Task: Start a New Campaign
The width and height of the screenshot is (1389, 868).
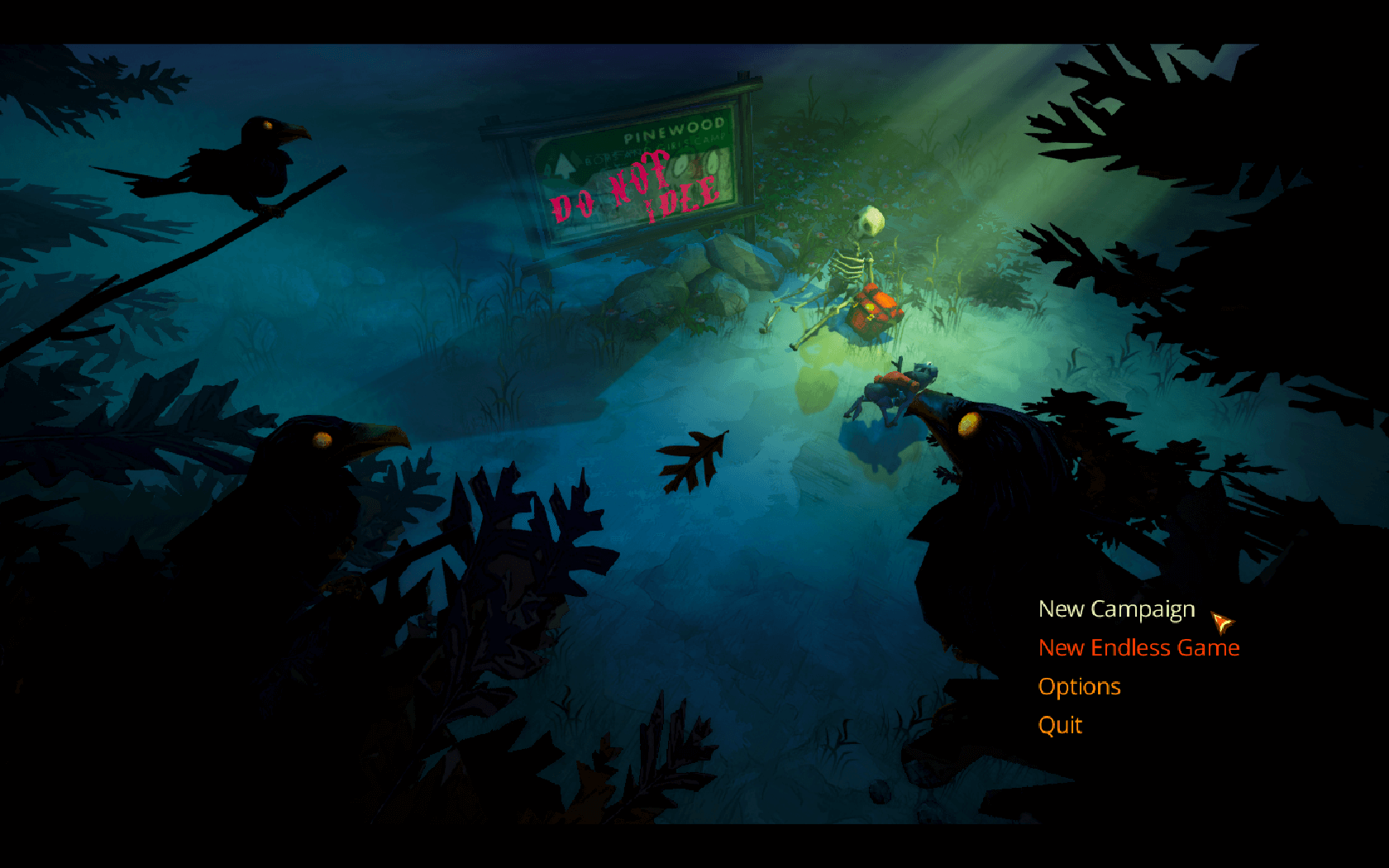Action: click(x=1116, y=609)
